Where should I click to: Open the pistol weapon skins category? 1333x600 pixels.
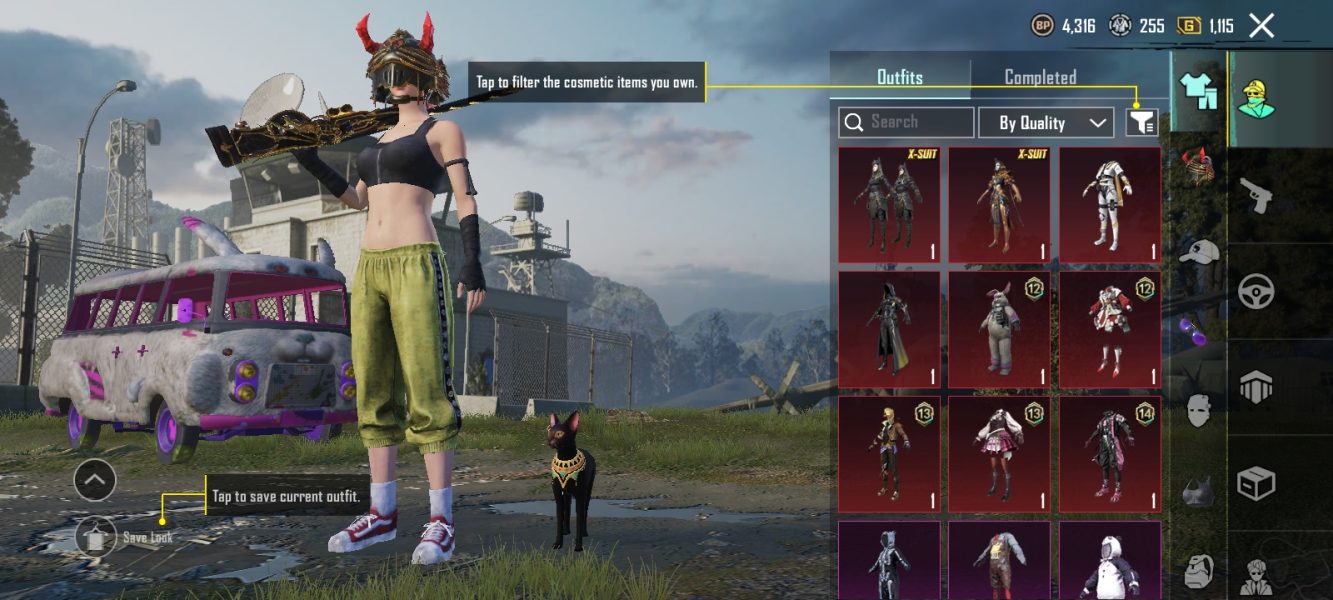coord(1255,195)
